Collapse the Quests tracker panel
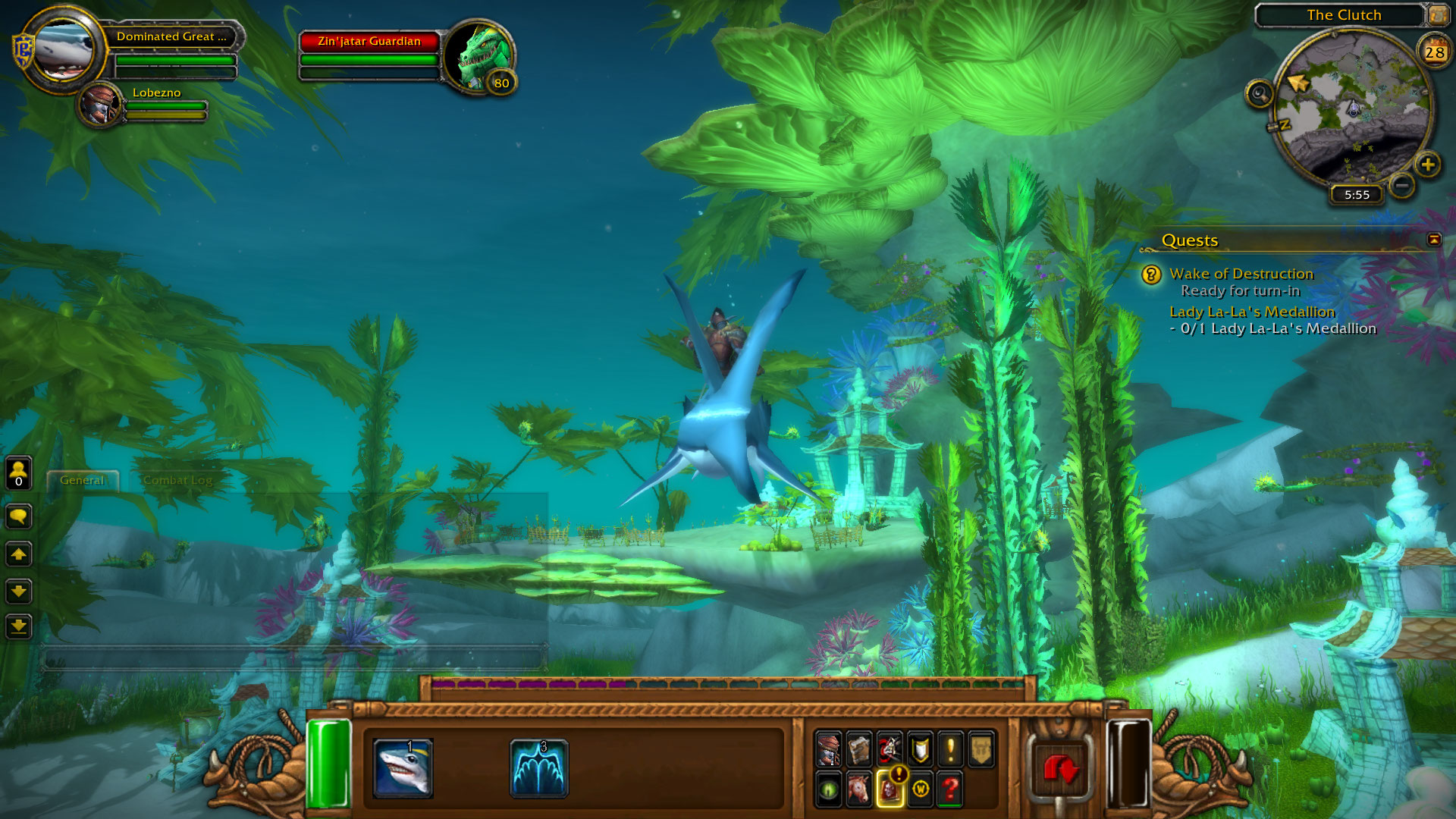The width and height of the screenshot is (1456, 819). coord(1433,240)
